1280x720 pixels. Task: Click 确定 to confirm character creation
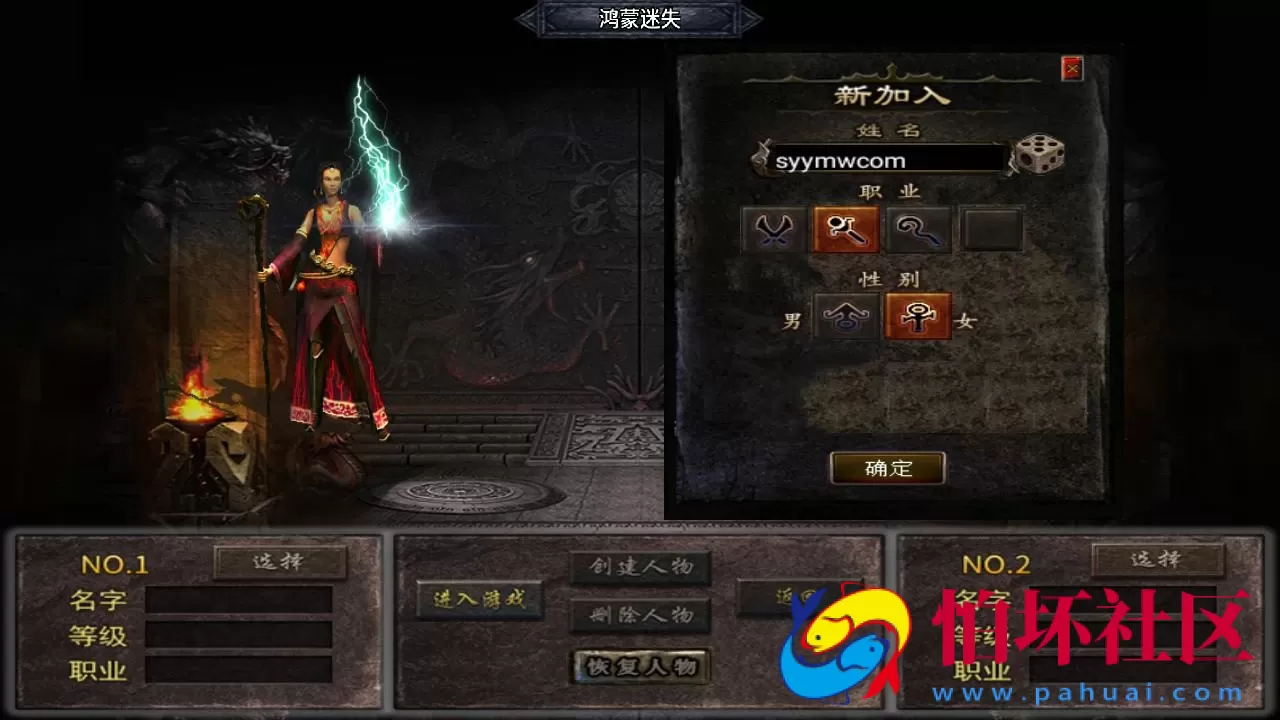pos(888,468)
